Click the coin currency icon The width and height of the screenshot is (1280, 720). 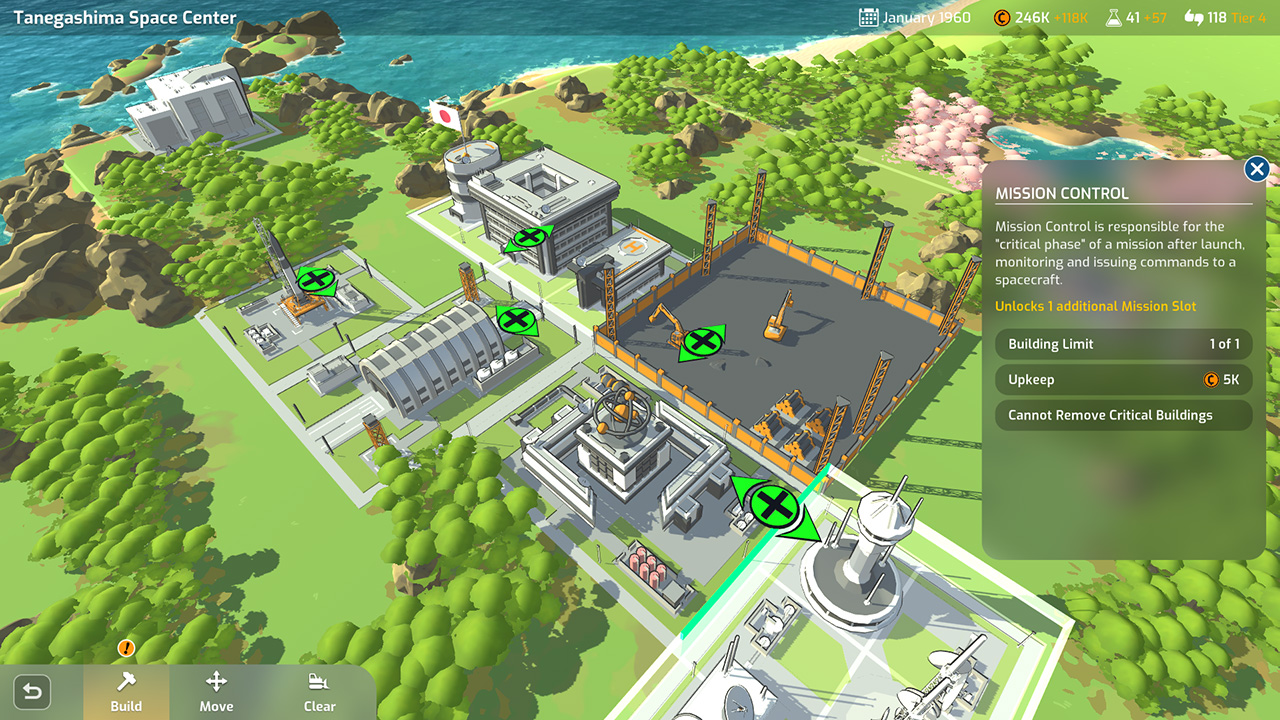point(1004,16)
